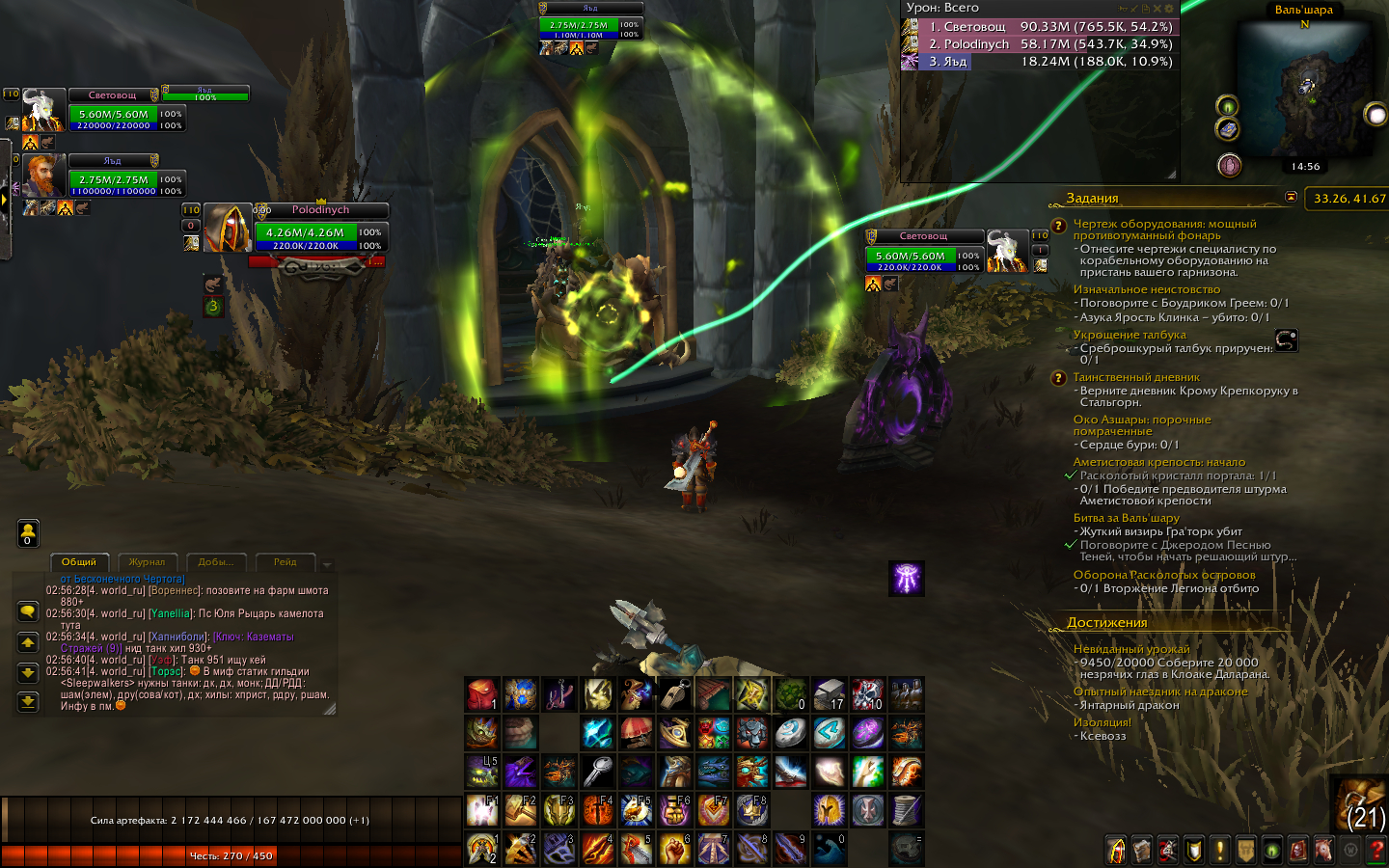Use the red backpack item slot
The image size is (1389, 868).
(x=481, y=693)
